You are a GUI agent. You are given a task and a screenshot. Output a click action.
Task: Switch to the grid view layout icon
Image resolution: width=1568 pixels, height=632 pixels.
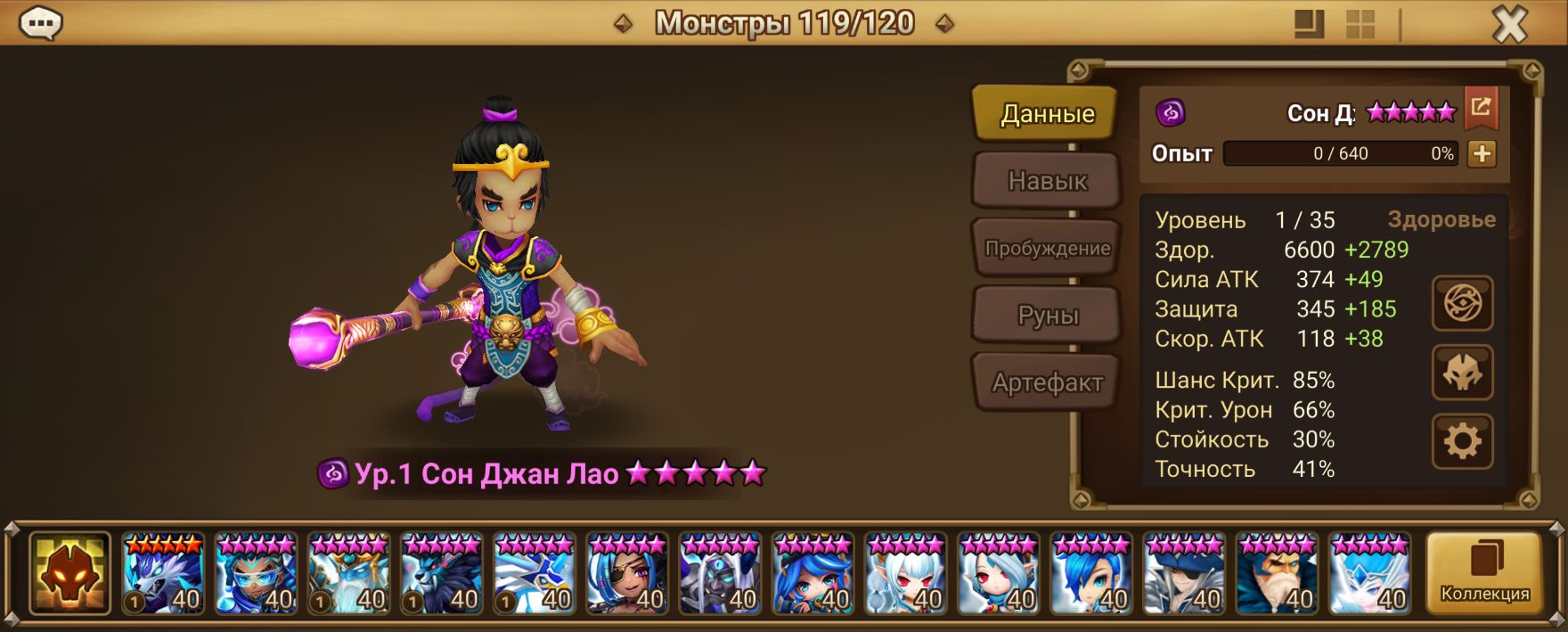(x=1360, y=24)
